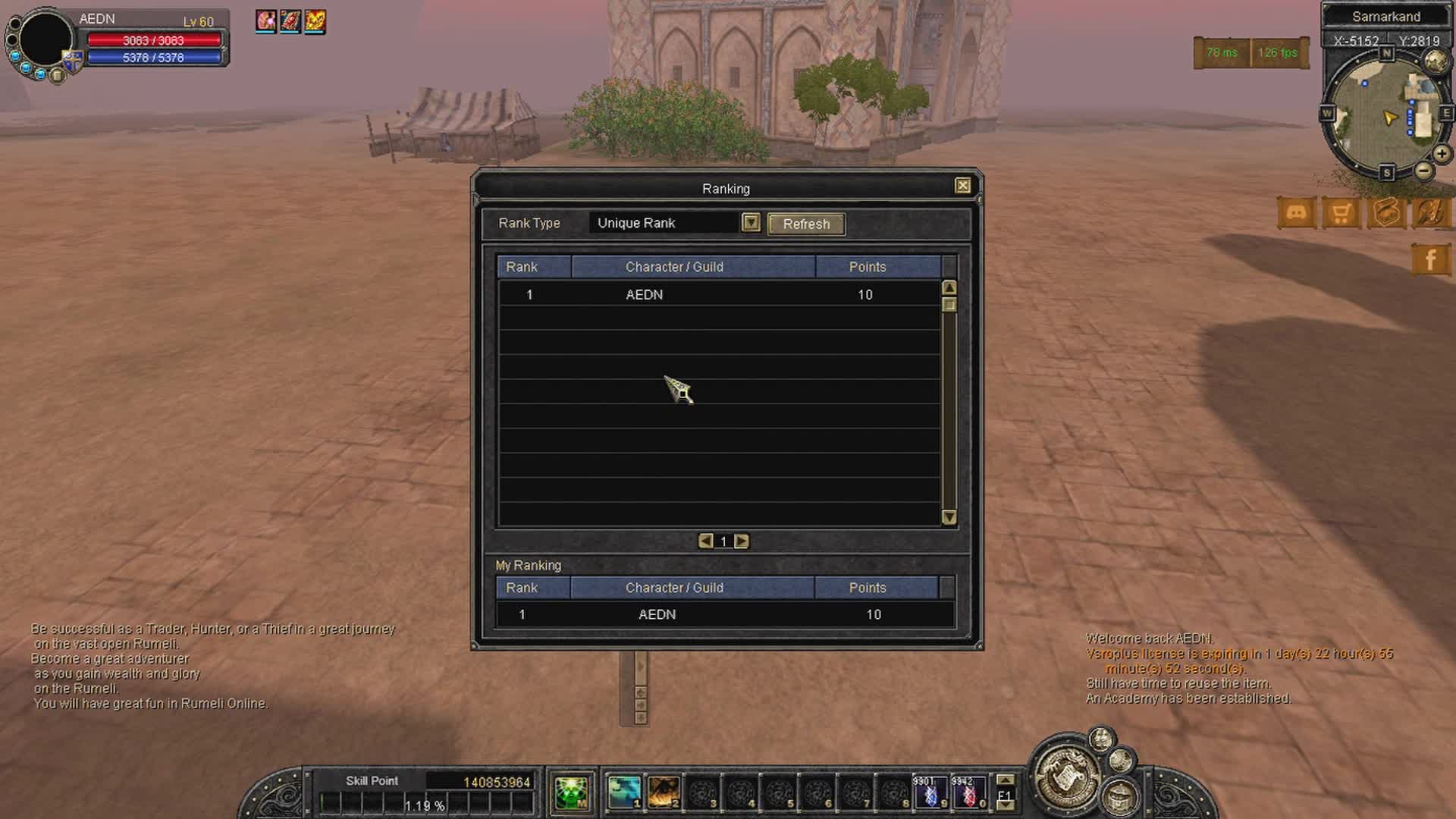Zoom out the minimap
1456x819 pixels.
[x=1423, y=171]
